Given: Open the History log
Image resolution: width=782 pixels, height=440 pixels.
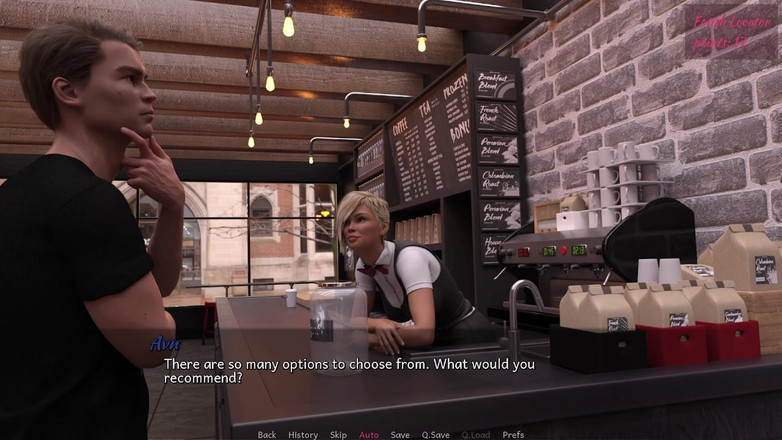Looking at the screenshot, I should coord(303,435).
